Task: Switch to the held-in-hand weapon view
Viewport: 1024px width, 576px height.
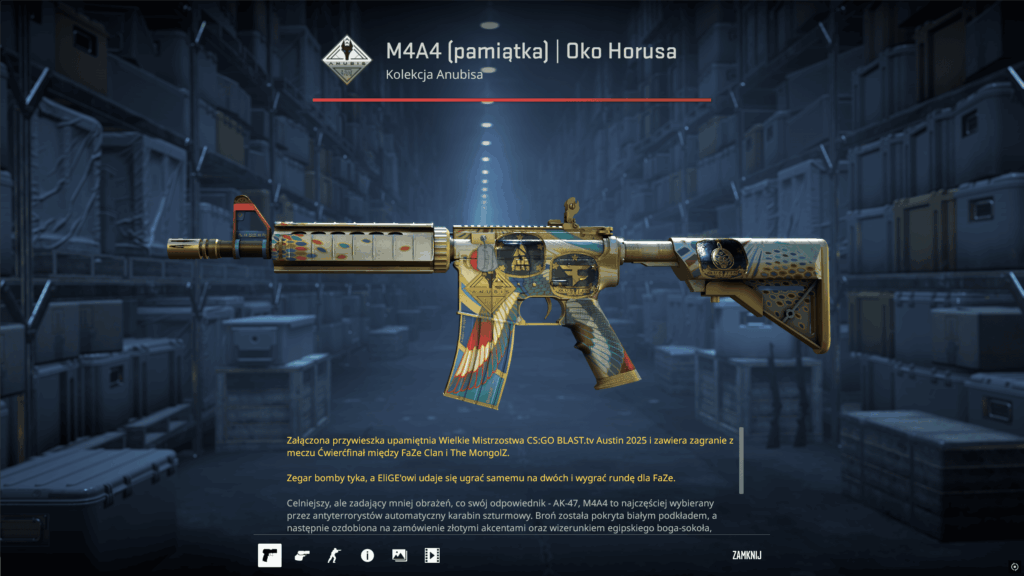Action: coord(302,554)
